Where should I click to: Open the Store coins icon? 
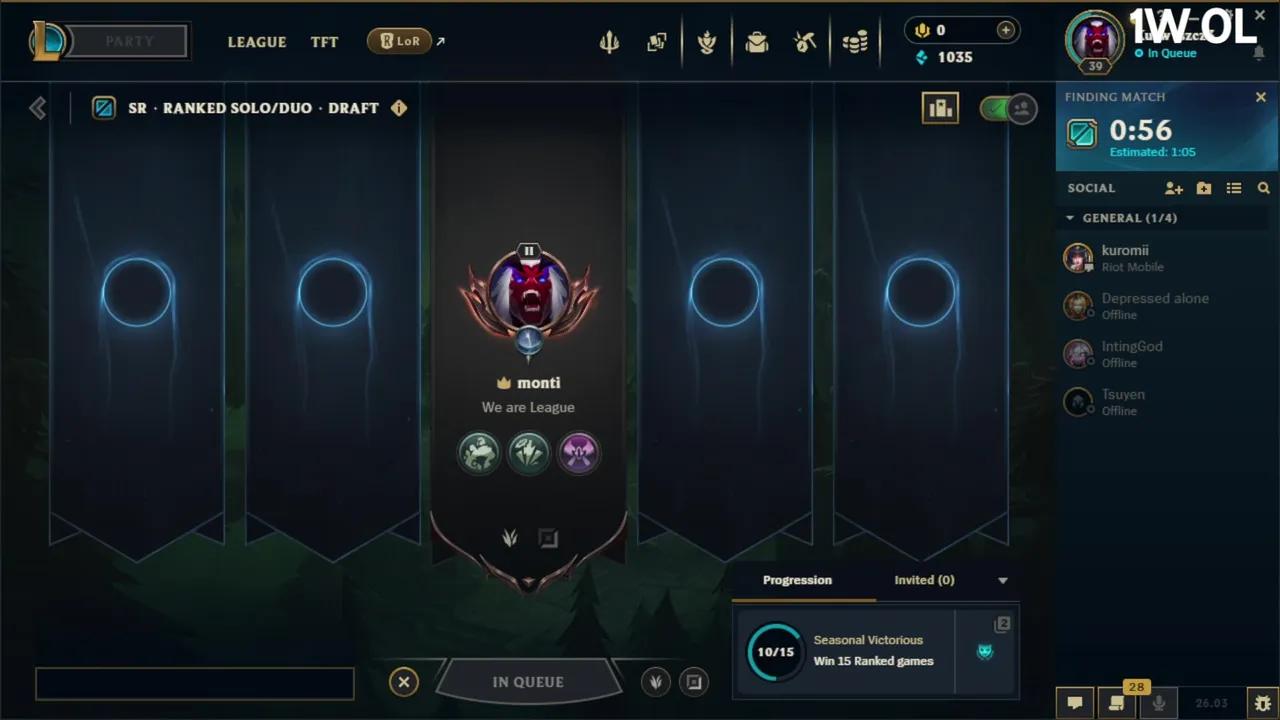pyautogui.click(x=855, y=42)
